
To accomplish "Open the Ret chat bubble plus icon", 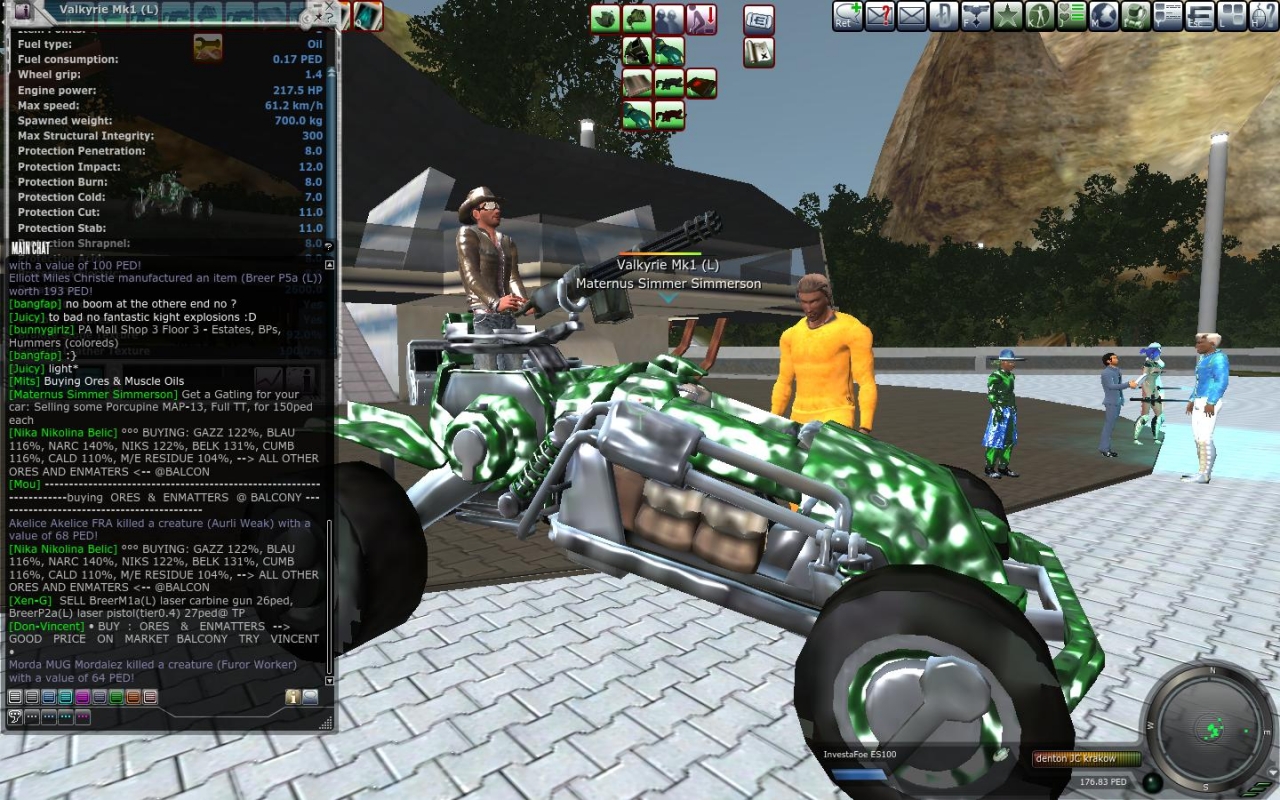I will pyautogui.click(x=848, y=16).
